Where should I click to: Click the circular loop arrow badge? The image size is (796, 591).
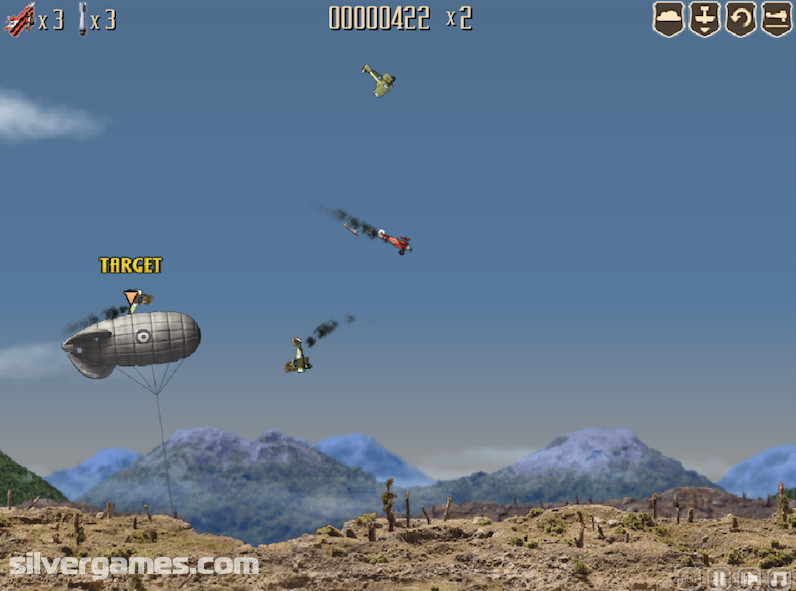[741, 18]
